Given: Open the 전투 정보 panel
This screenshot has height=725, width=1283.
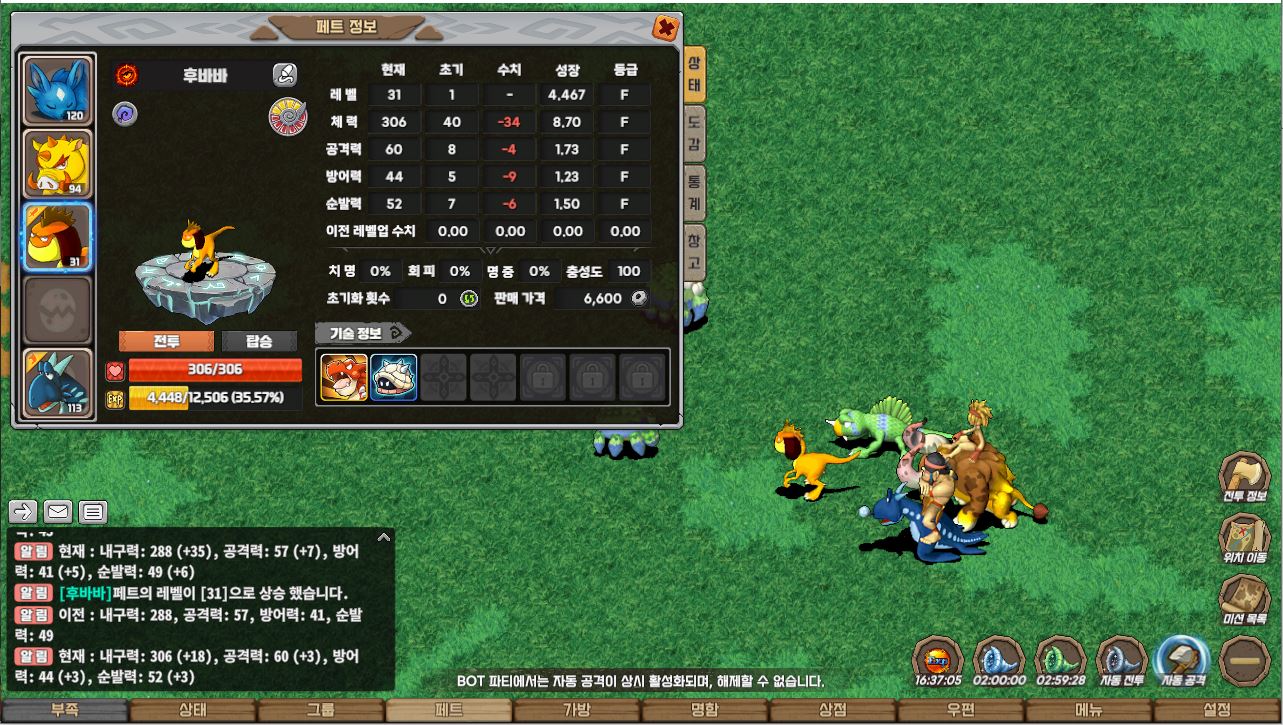Looking at the screenshot, I should point(1245,476).
